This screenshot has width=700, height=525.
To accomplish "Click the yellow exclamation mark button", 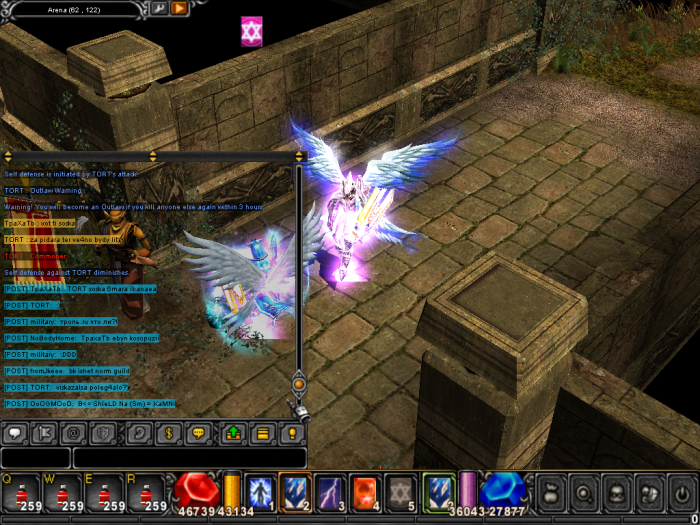I will point(291,434).
